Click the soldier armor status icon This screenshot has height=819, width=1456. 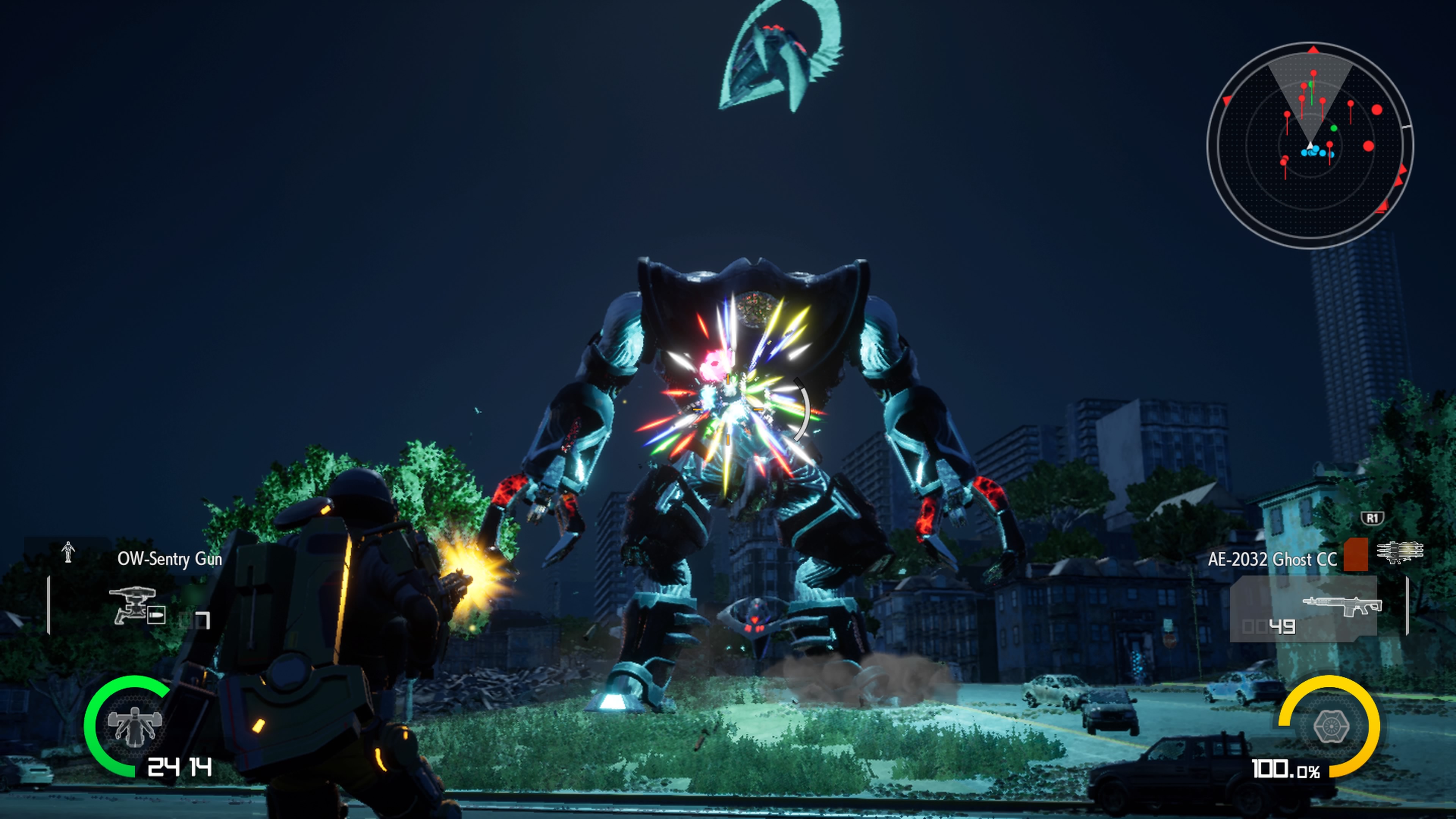click(x=135, y=726)
